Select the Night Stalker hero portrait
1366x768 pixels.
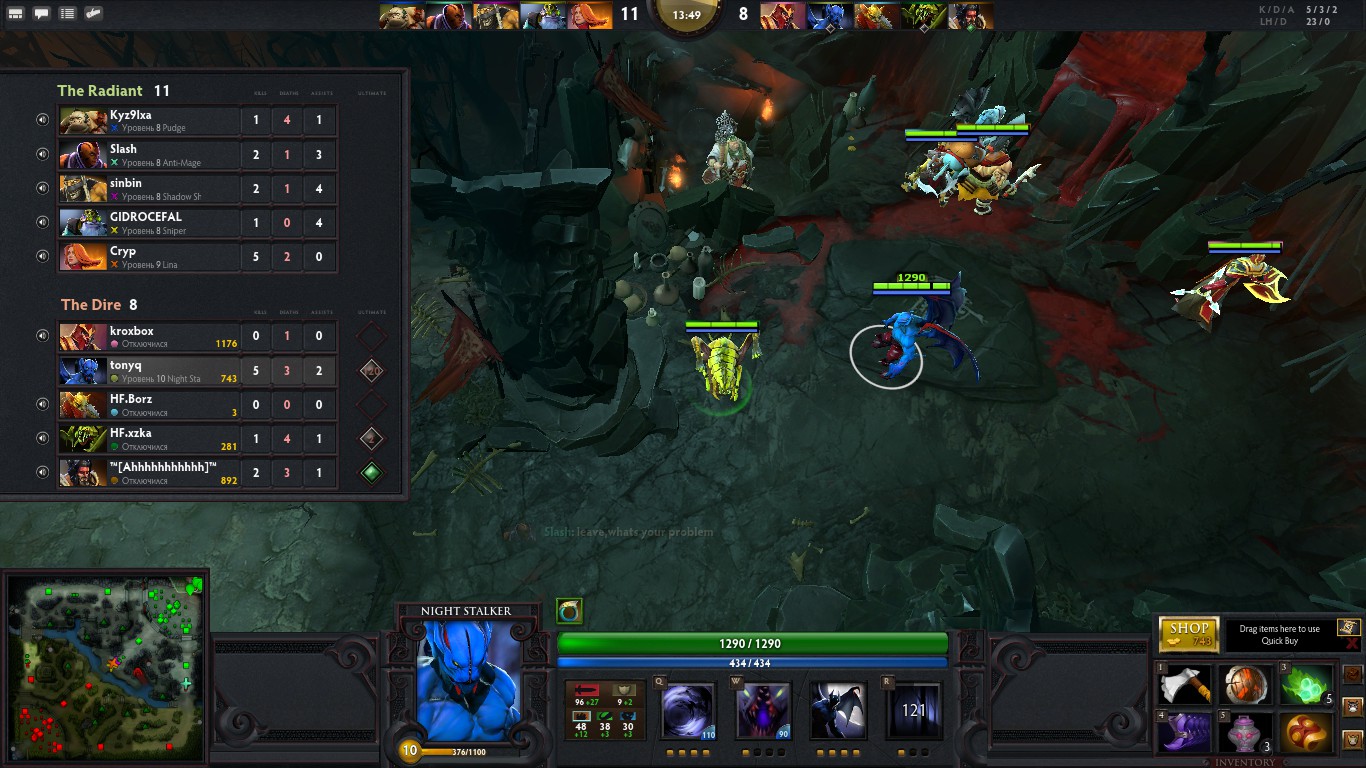point(468,680)
